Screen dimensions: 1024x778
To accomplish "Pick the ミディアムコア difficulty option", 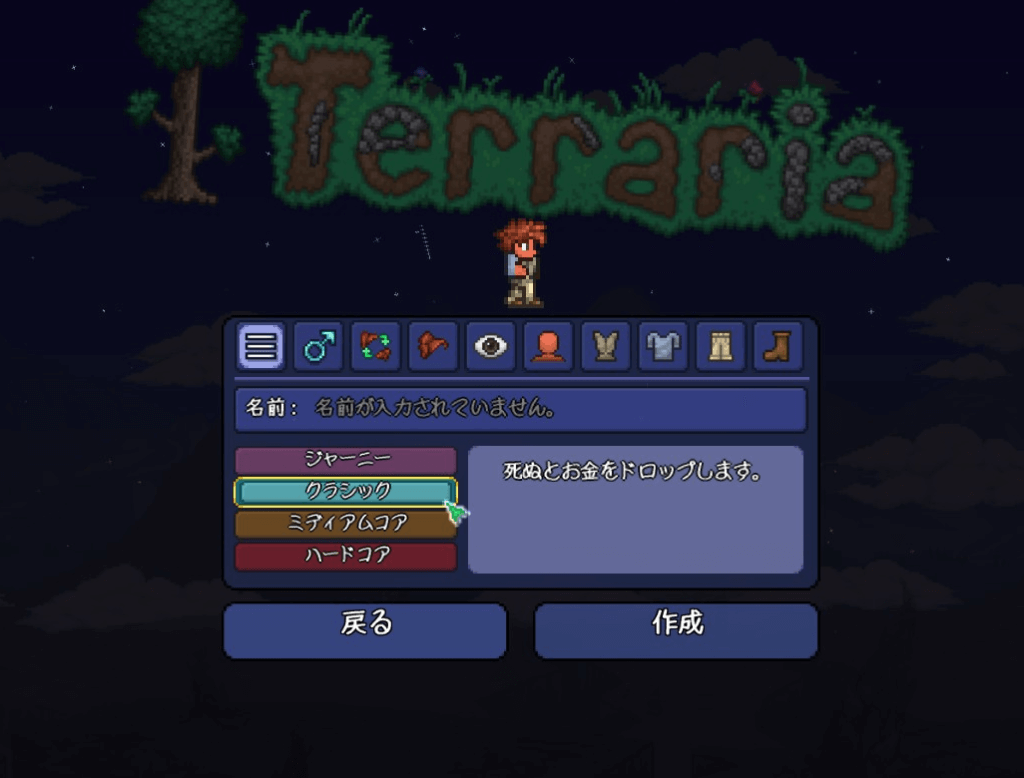I will (346, 523).
